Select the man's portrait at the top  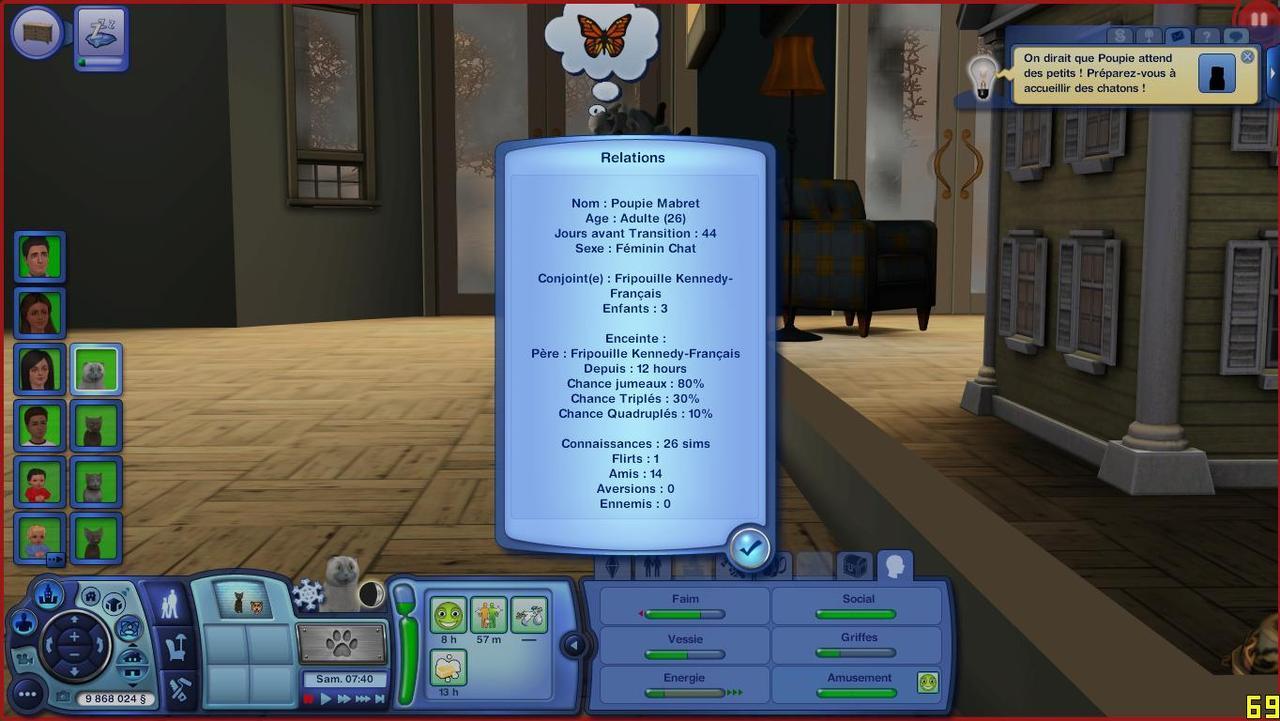click(40, 257)
